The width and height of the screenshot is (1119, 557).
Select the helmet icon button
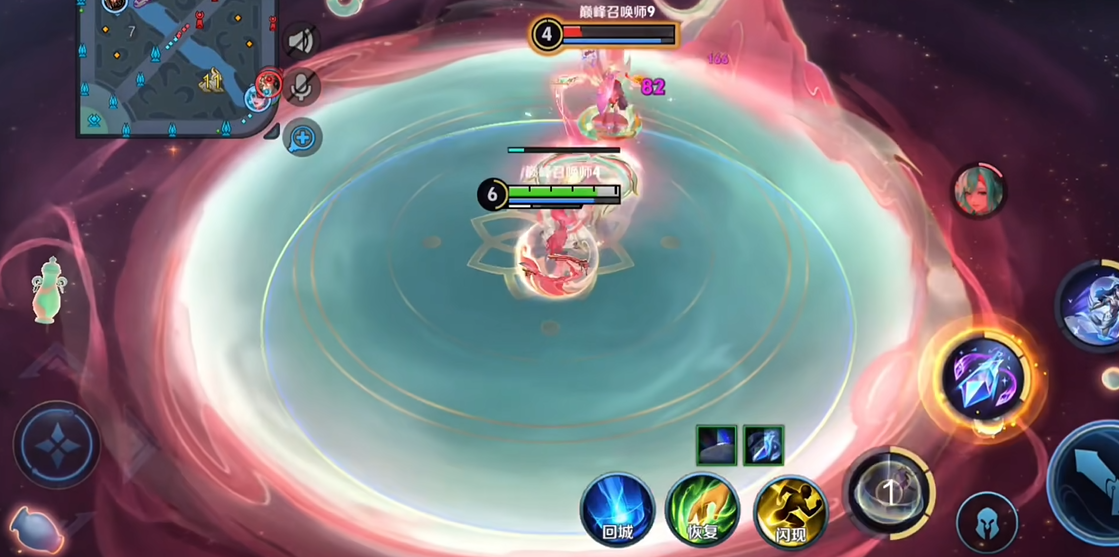986,522
